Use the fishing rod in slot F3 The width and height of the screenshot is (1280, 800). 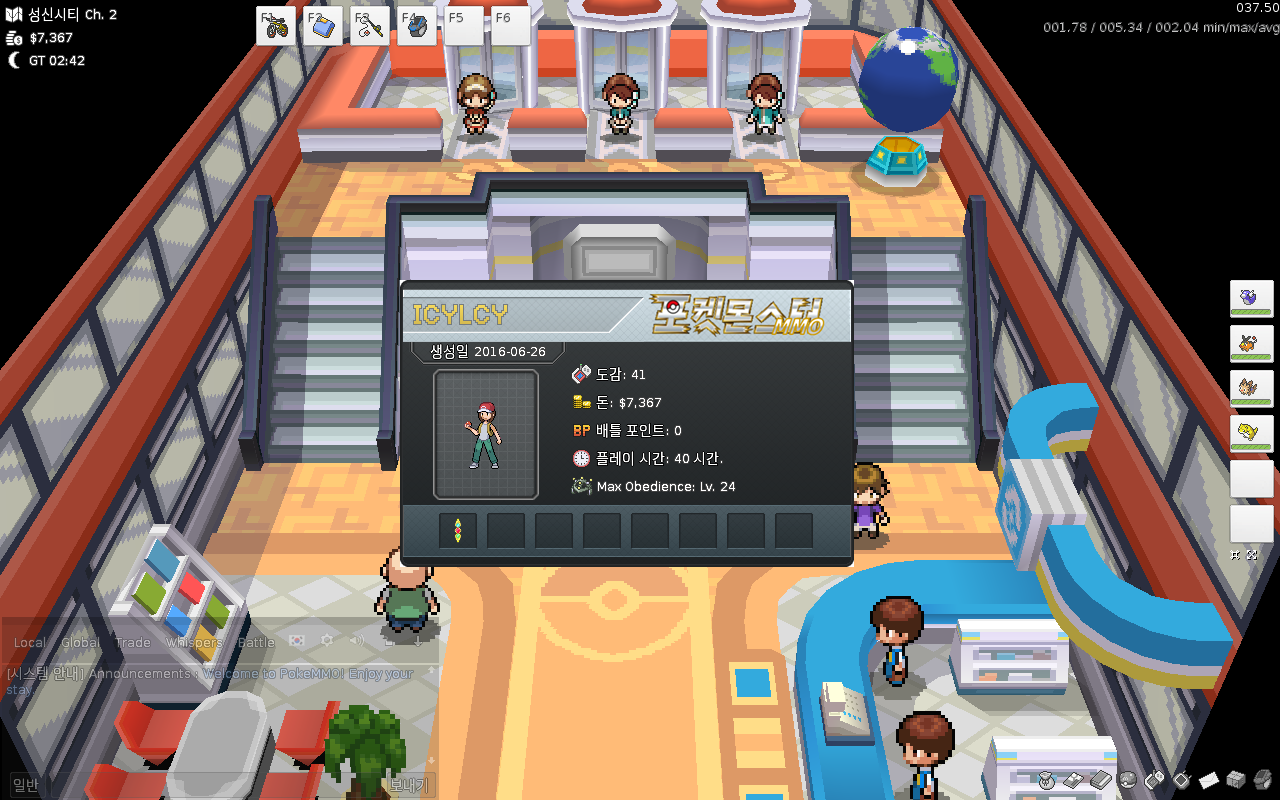click(369, 26)
